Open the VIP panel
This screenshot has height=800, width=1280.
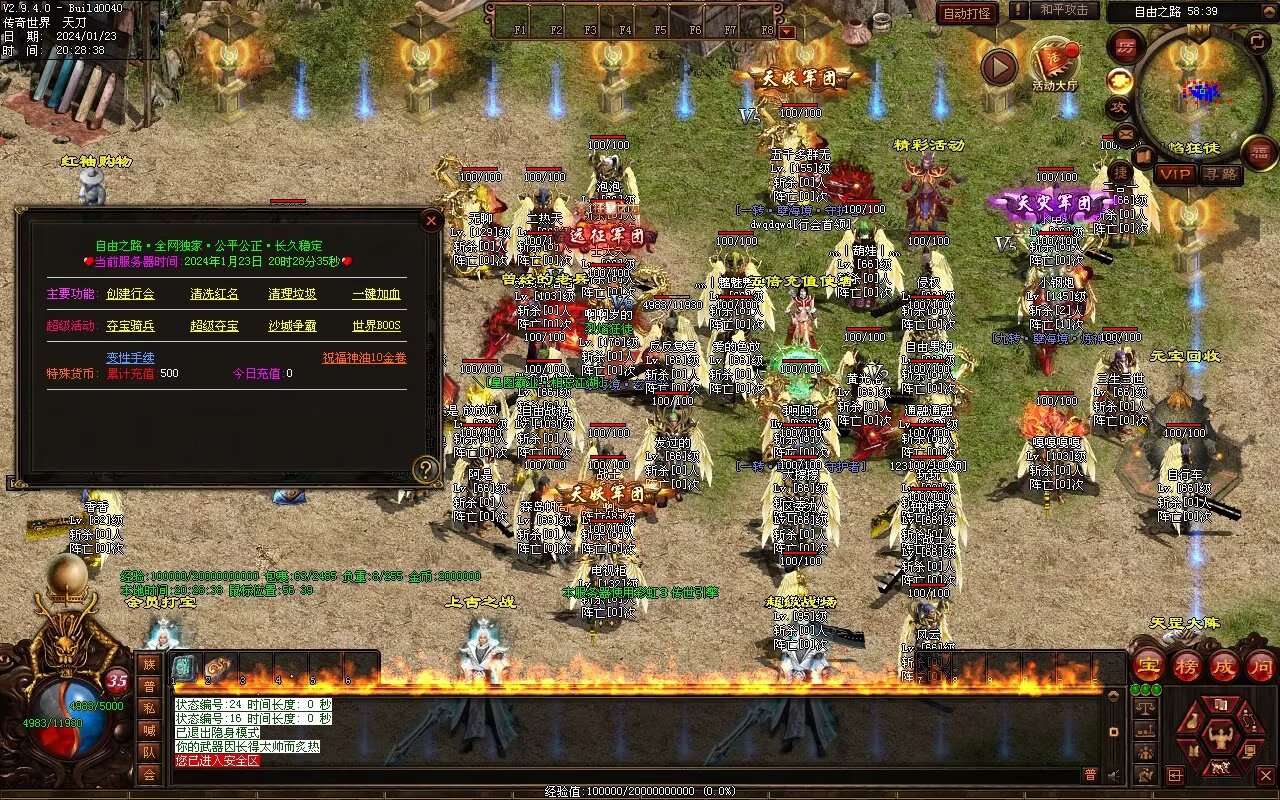click(1175, 174)
